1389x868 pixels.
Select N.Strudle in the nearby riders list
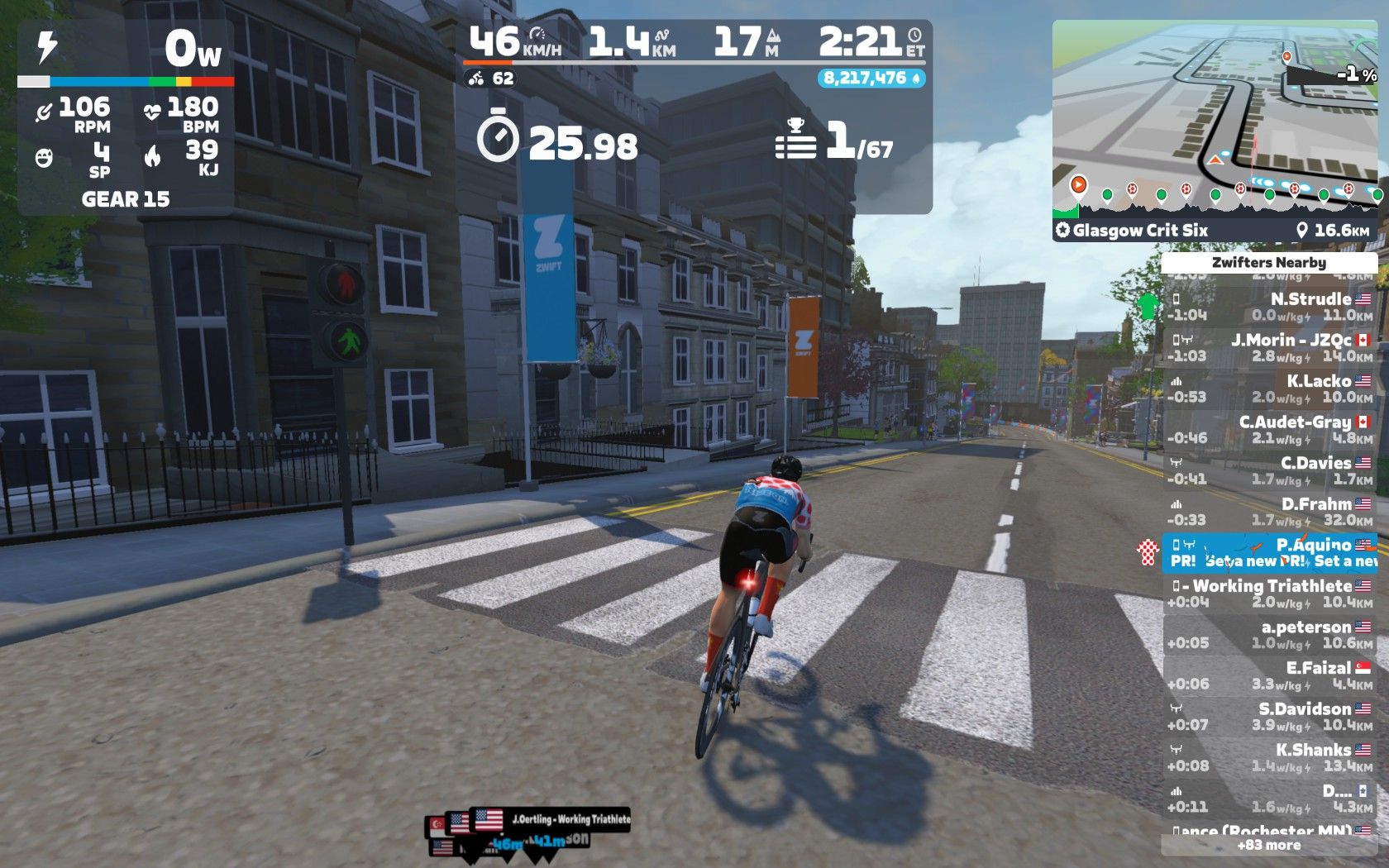point(1269,307)
